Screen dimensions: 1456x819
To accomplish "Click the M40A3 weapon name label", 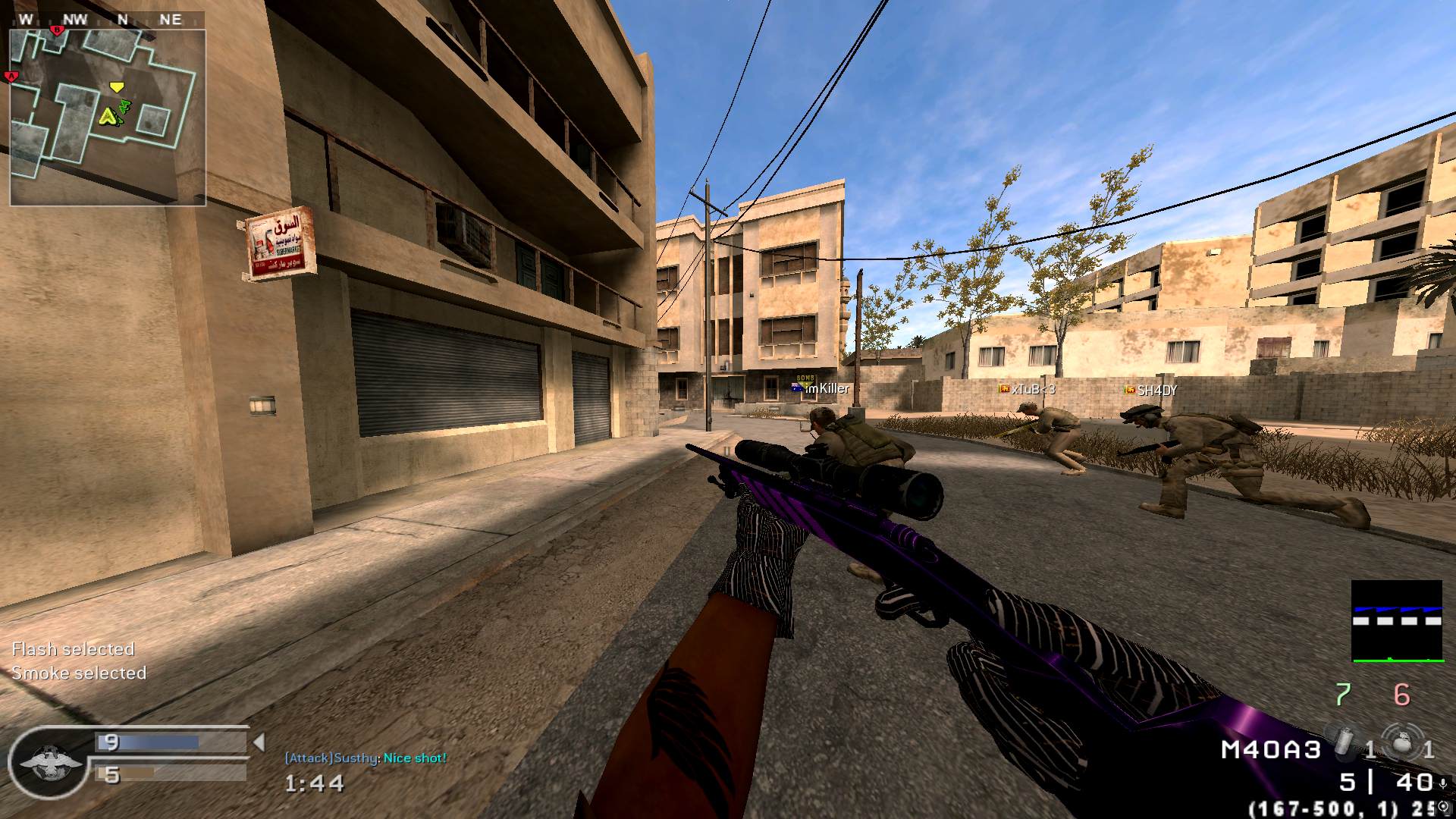I will (1270, 750).
